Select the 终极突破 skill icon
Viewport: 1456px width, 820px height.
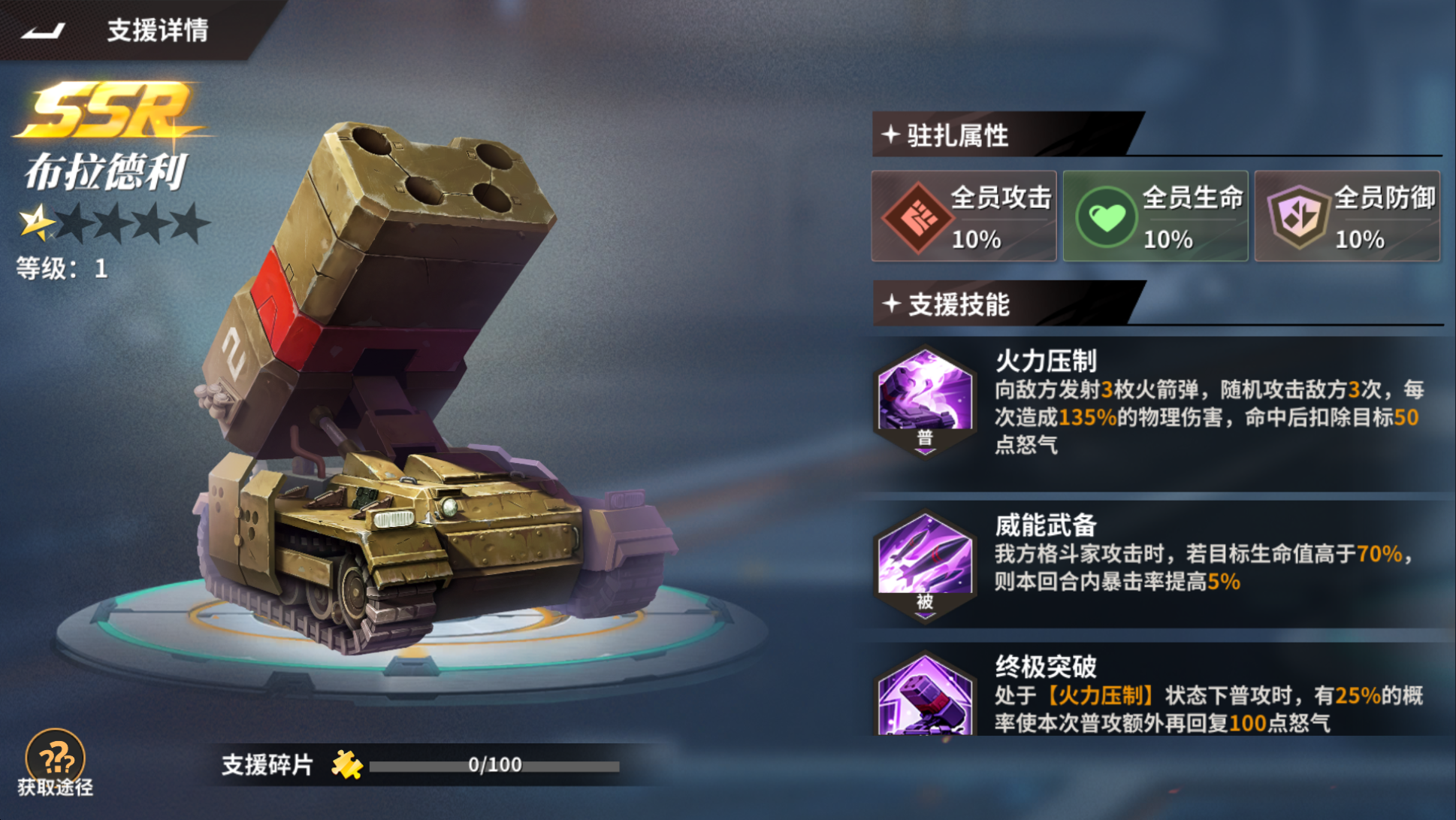click(x=925, y=698)
